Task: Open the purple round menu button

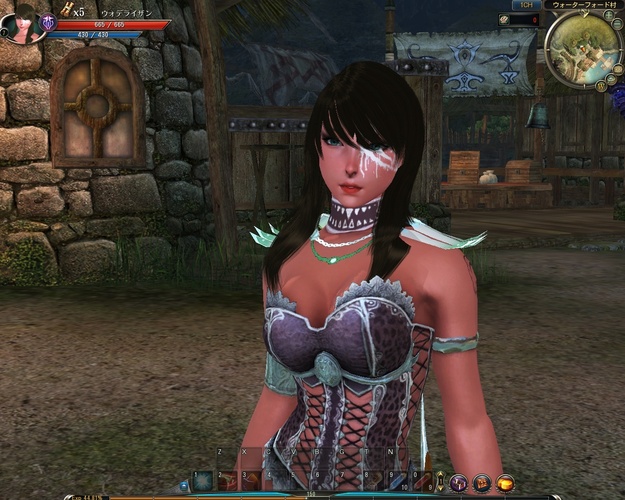Action: pos(459,484)
